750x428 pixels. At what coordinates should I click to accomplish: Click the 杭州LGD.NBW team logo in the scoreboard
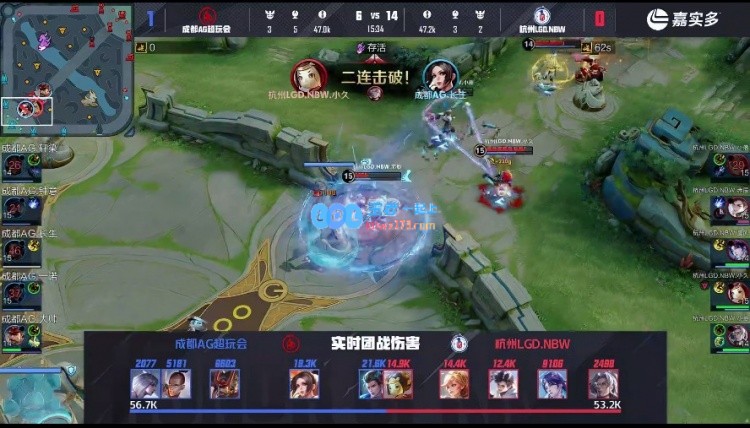point(542,16)
